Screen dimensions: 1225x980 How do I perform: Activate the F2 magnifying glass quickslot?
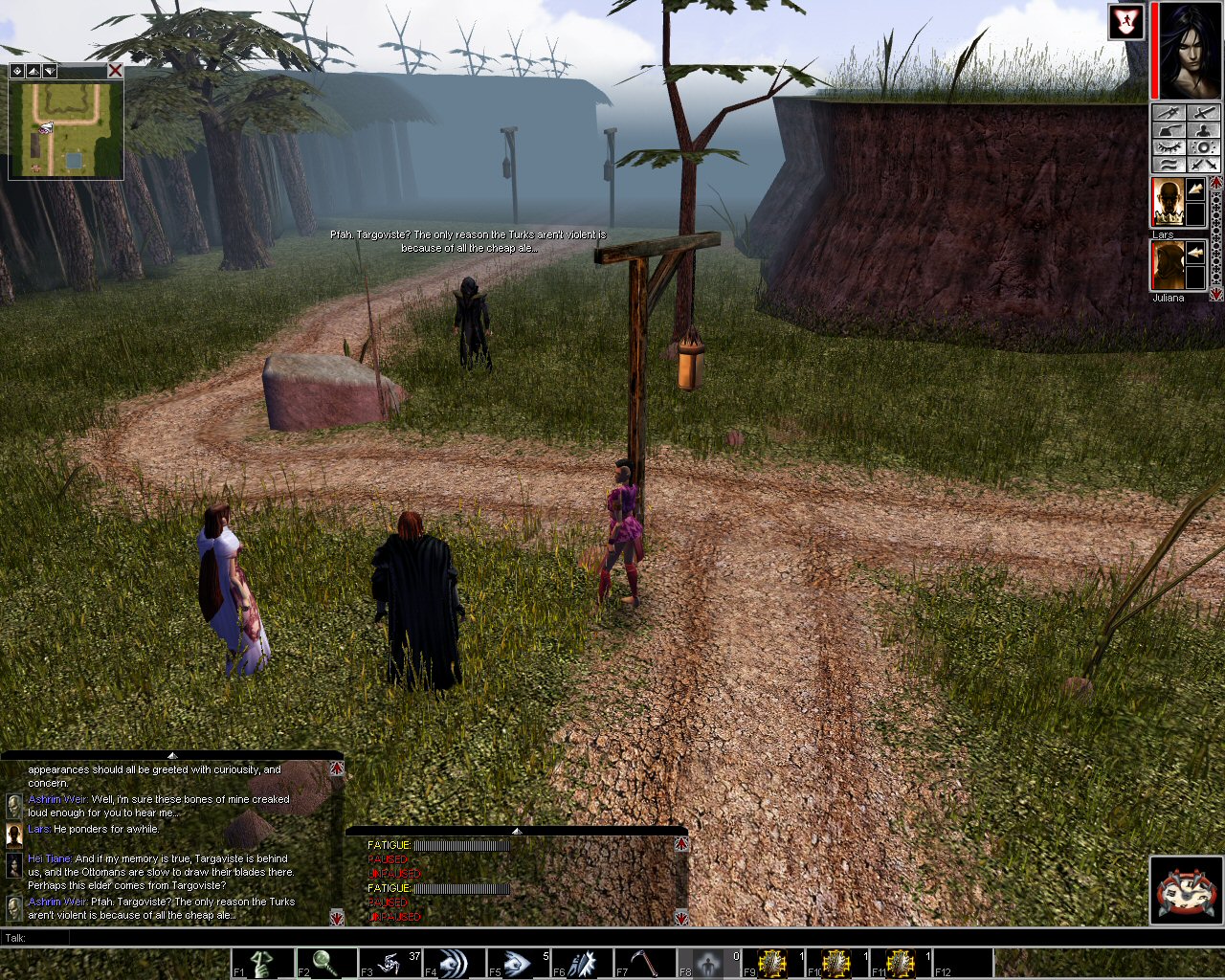click(326, 963)
